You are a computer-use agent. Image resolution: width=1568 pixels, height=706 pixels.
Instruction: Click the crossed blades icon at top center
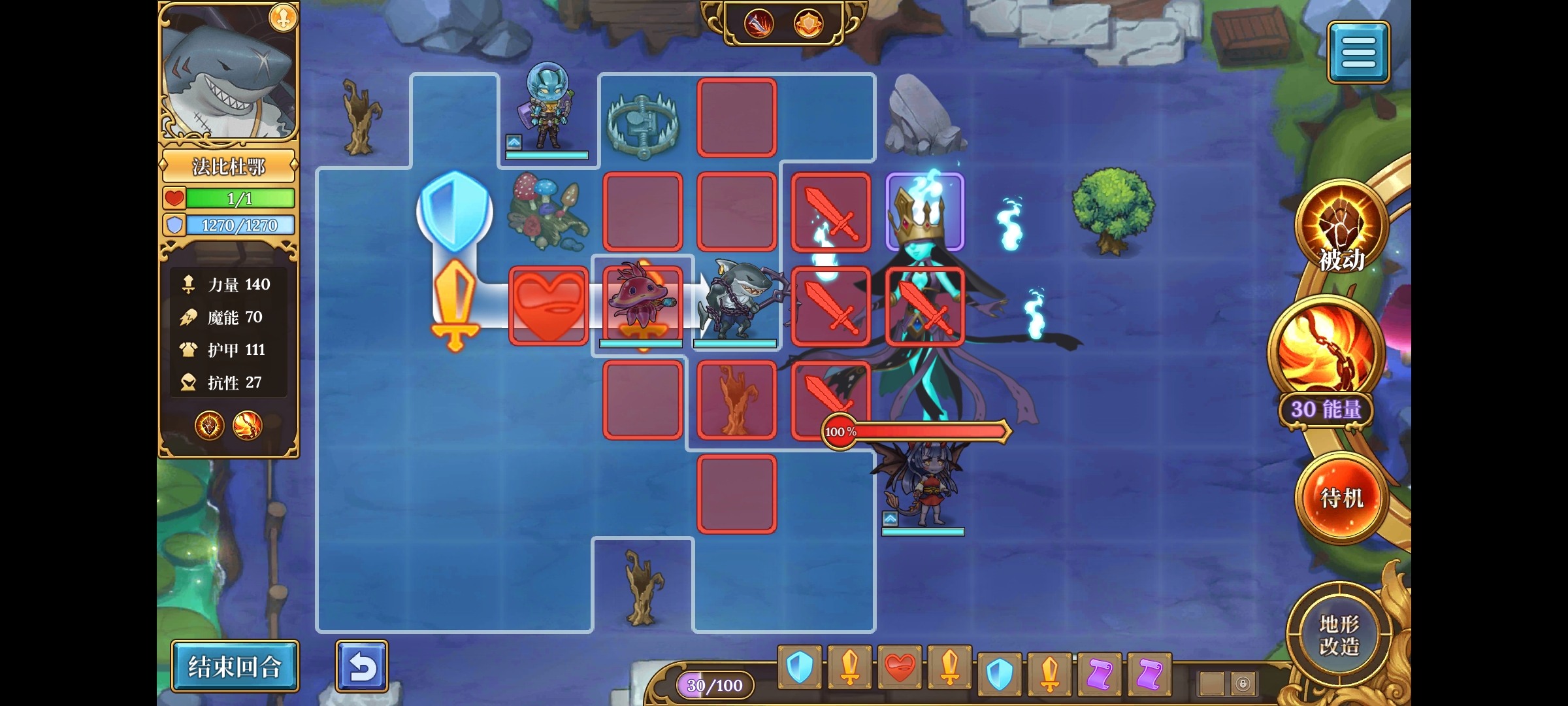759,24
